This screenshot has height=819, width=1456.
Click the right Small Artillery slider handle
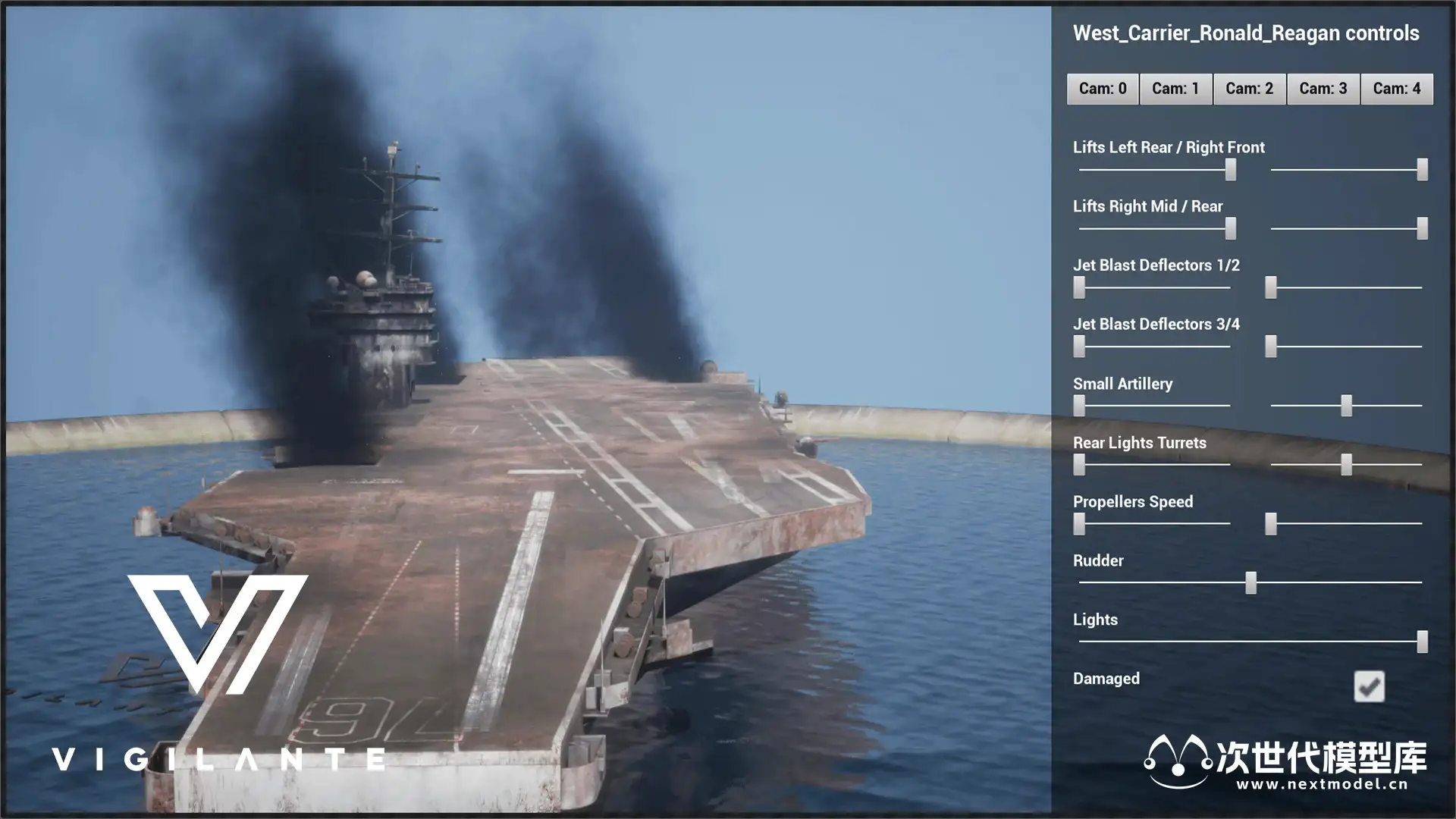point(1346,406)
